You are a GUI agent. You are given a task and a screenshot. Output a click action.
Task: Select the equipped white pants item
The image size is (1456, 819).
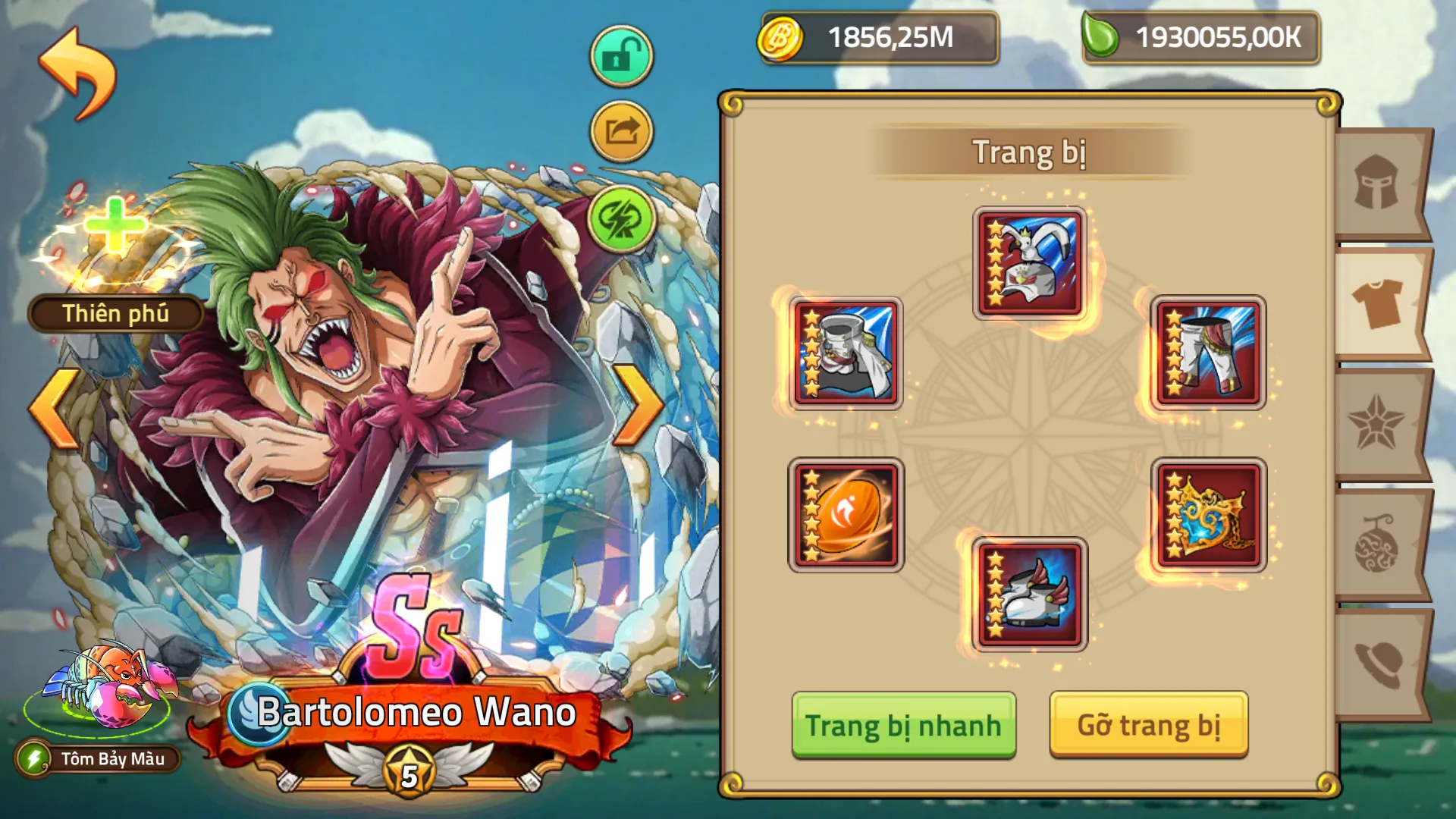1211,353
